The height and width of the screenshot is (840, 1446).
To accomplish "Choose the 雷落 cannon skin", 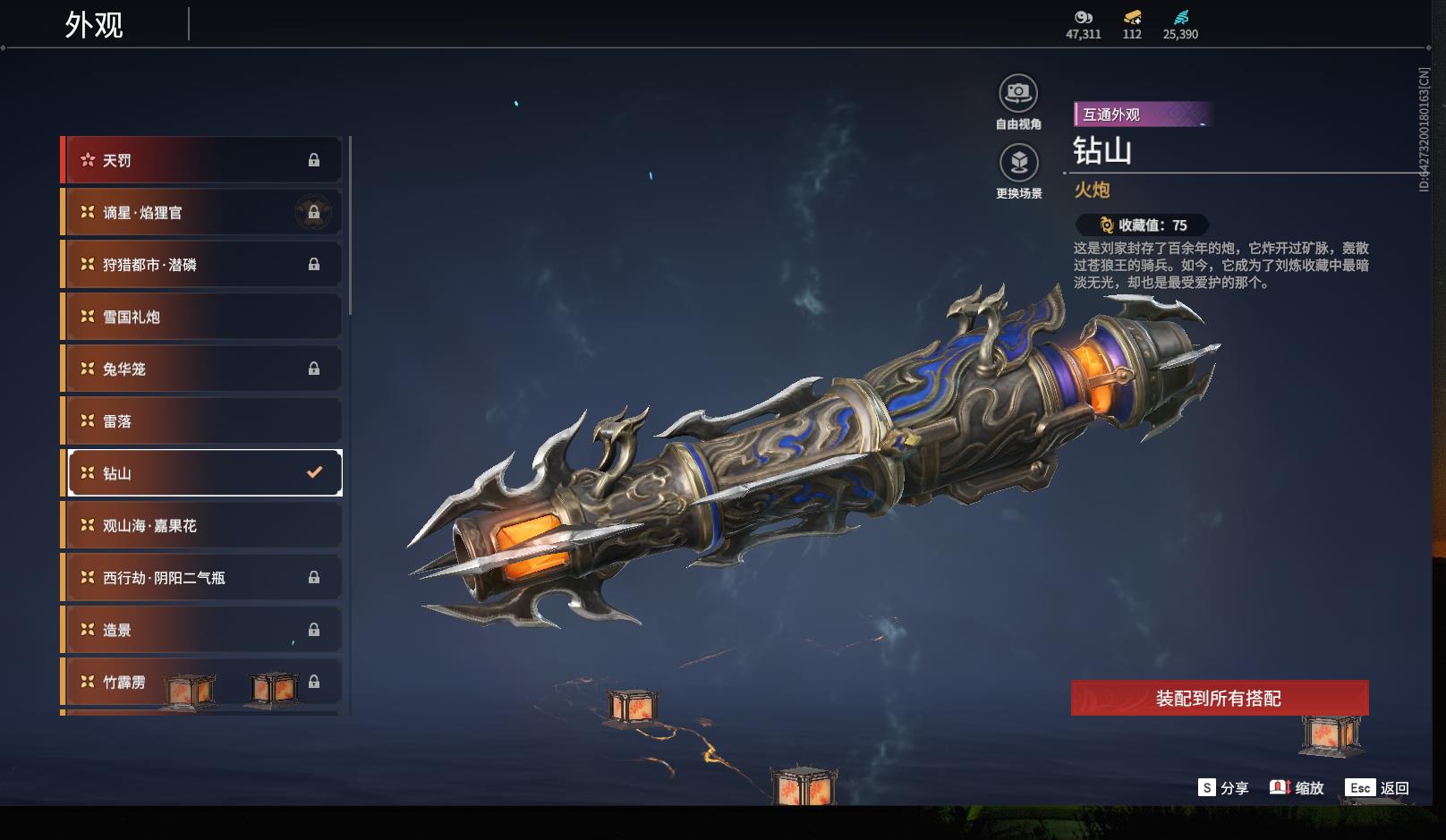I will pyautogui.click(x=202, y=421).
